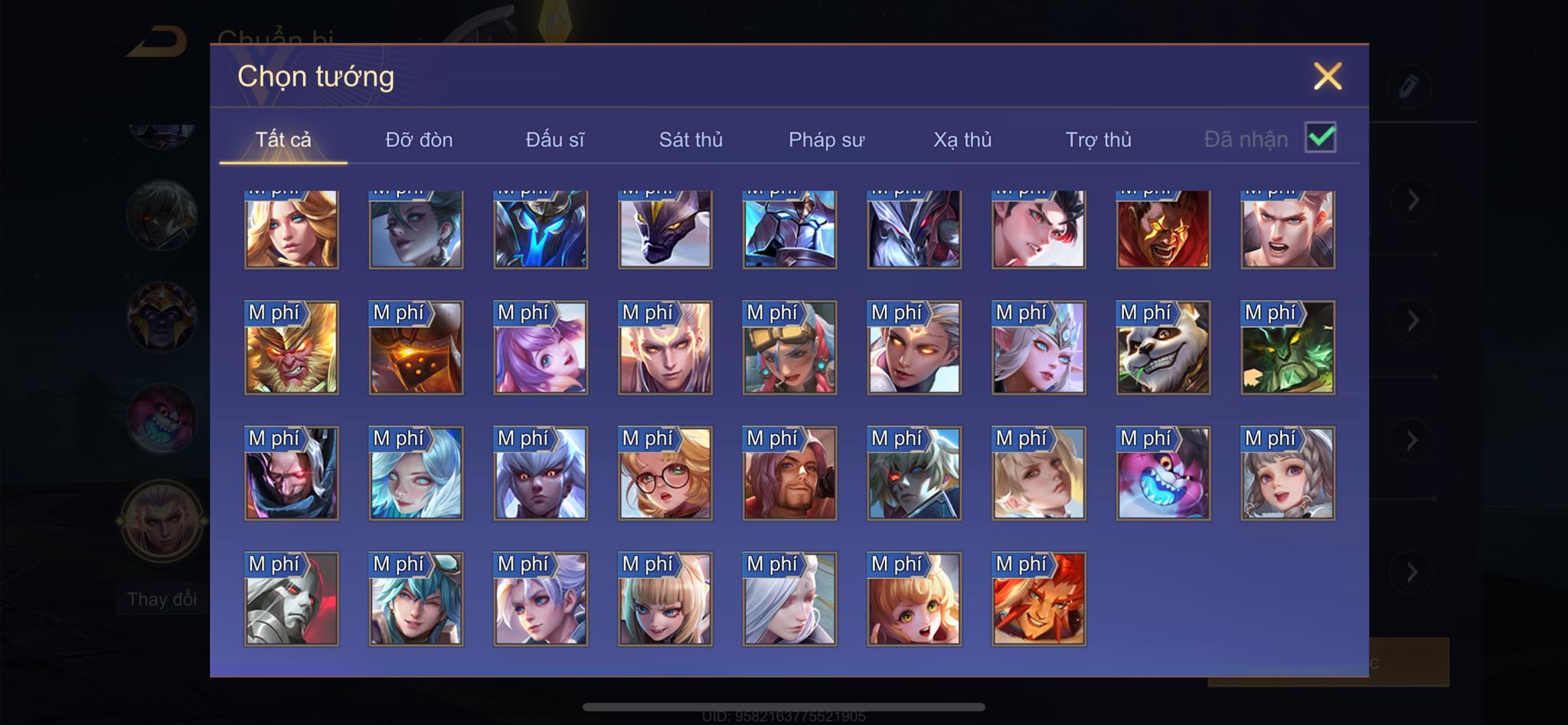
Task: Pick the red-maned lion-faced hero
Action: click(1039, 599)
